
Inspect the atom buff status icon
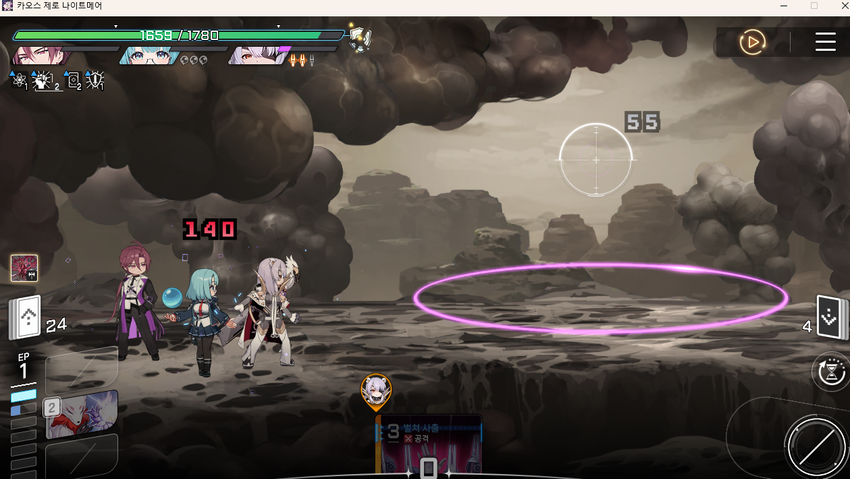tap(20, 81)
